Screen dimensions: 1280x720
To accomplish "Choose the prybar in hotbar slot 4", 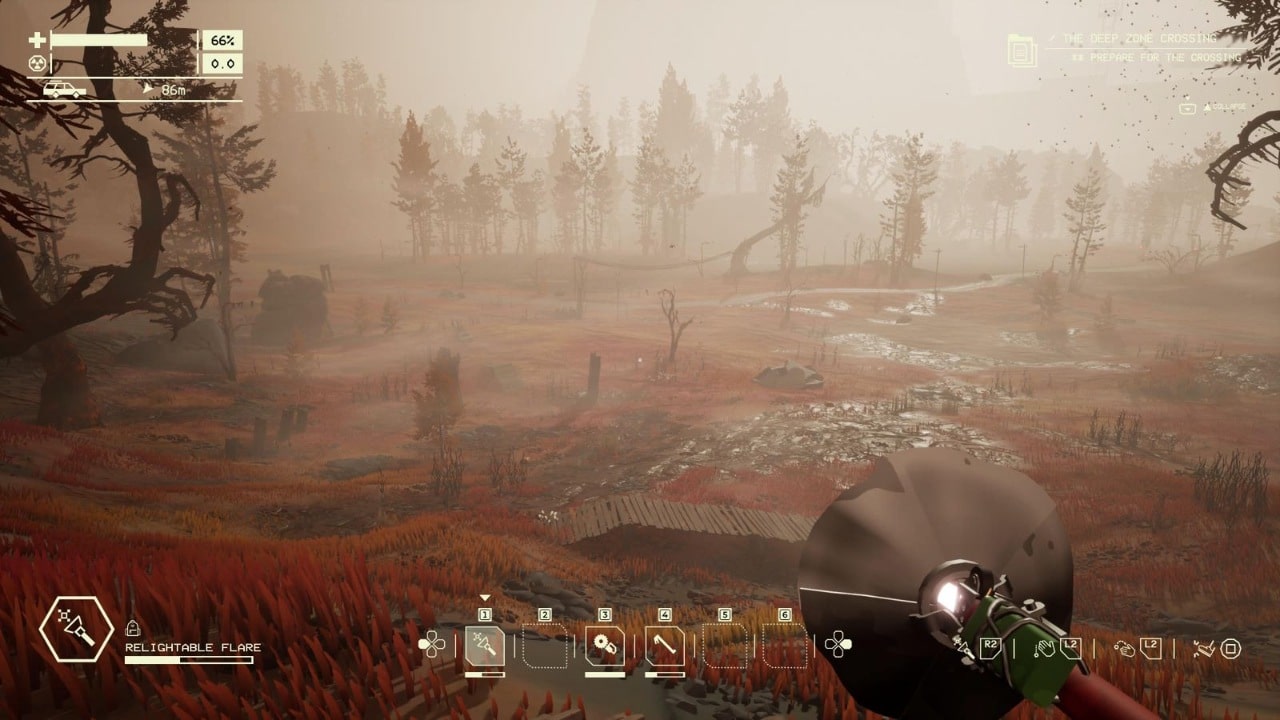I will [x=665, y=645].
